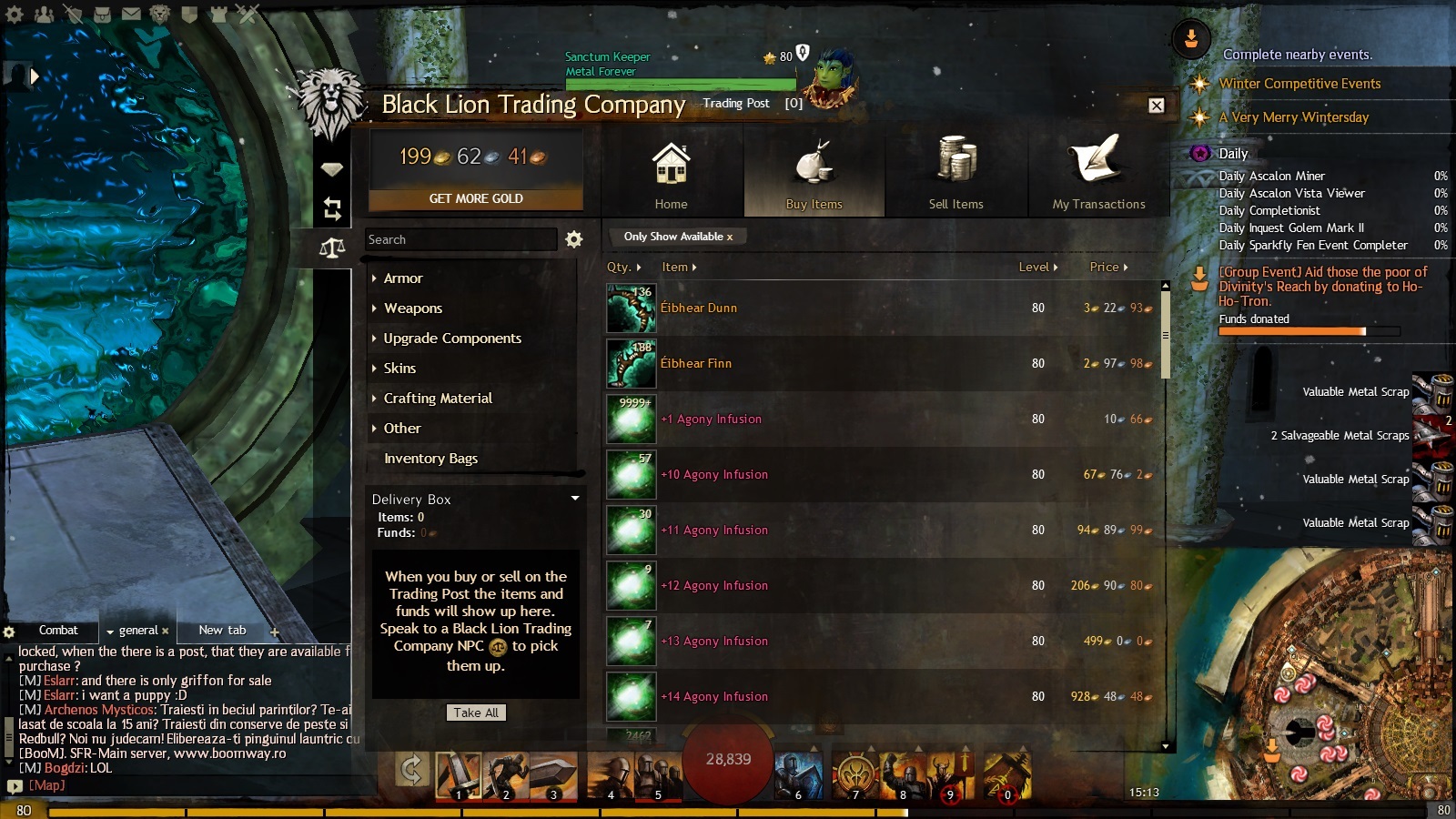Expand the Armor category

(403, 278)
